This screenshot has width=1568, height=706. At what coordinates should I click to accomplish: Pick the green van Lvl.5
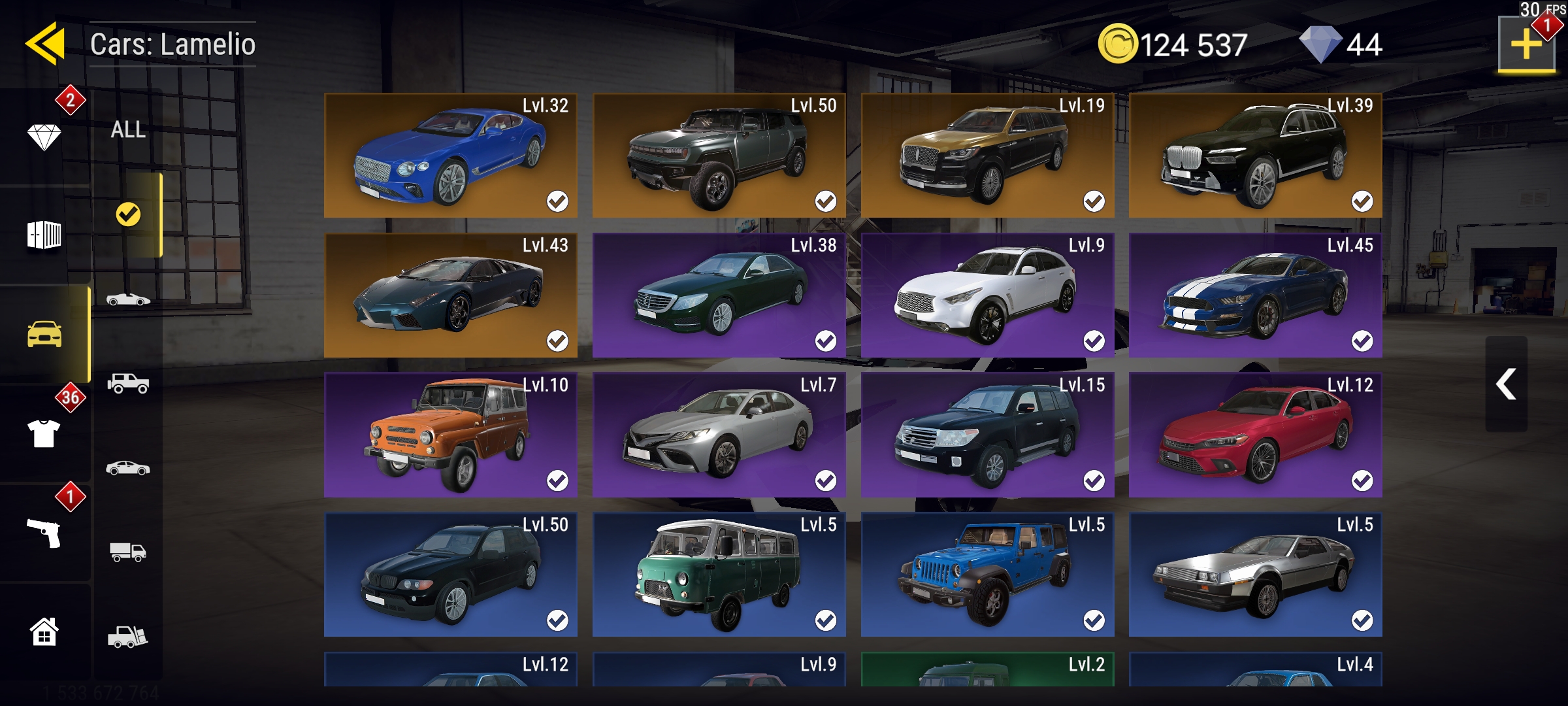(x=719, y=575)
